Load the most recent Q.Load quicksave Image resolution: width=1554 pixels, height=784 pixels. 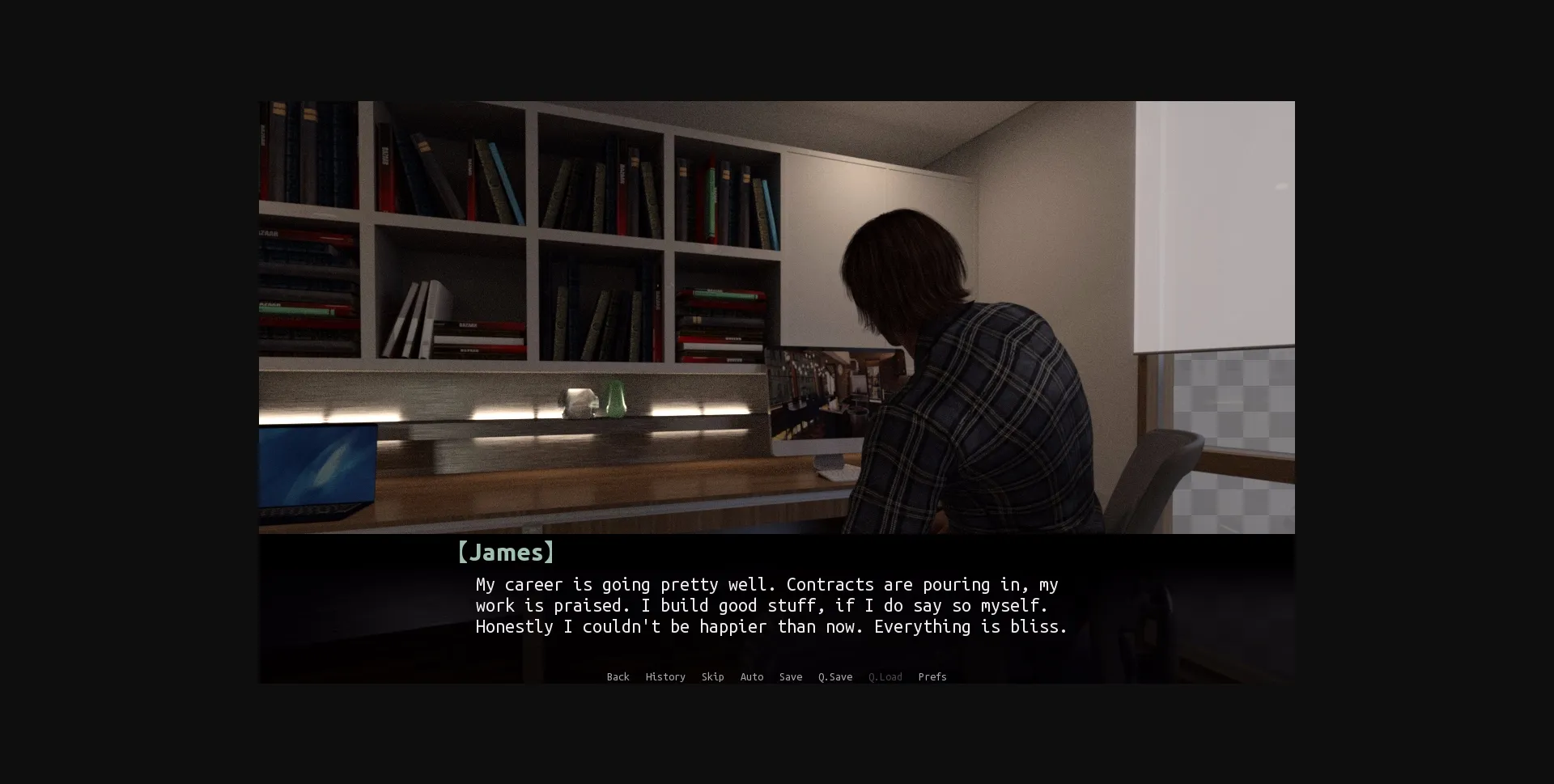tap(885, 677)
